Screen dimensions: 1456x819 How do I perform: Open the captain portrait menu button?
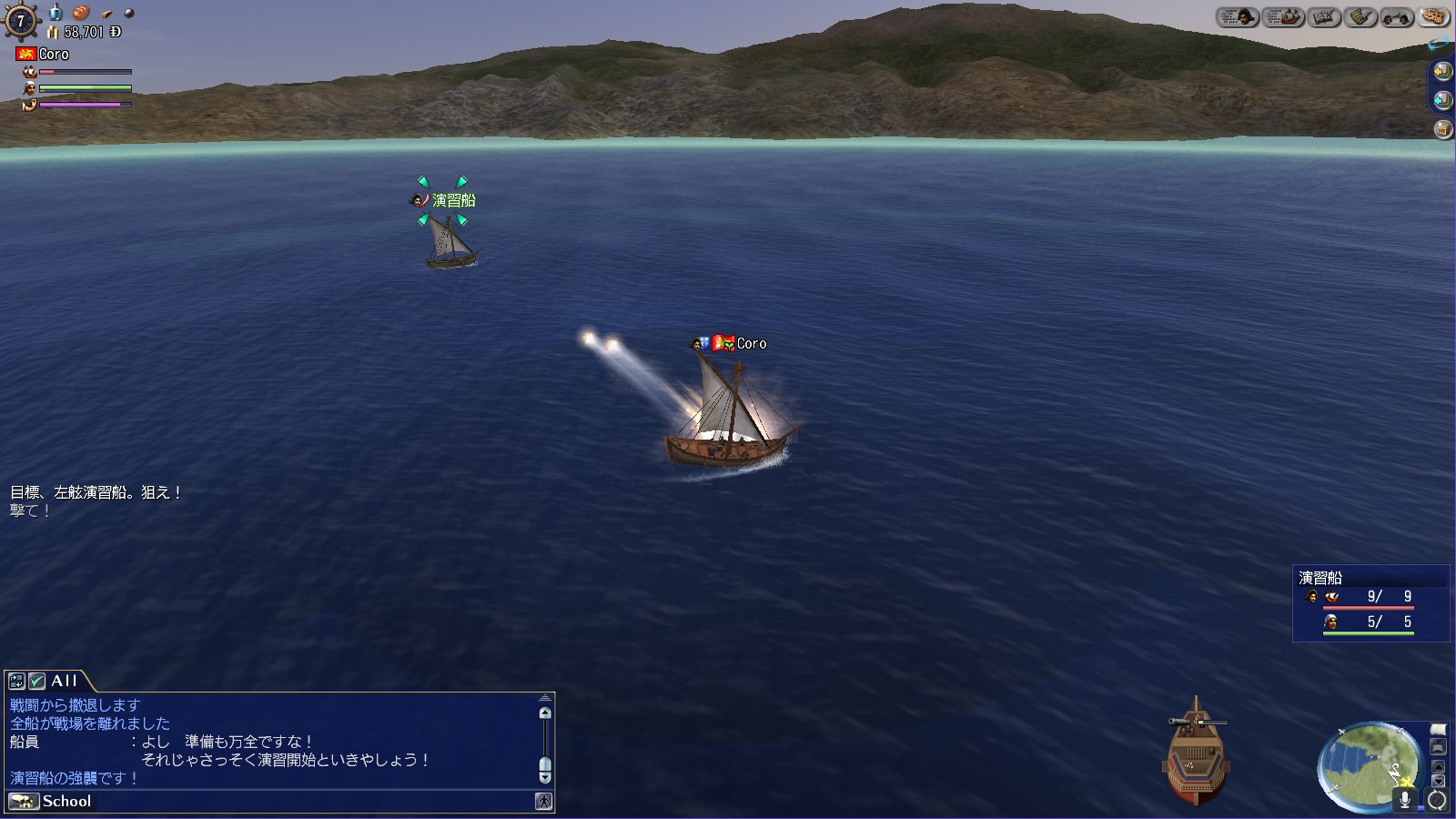point(1238,17)
